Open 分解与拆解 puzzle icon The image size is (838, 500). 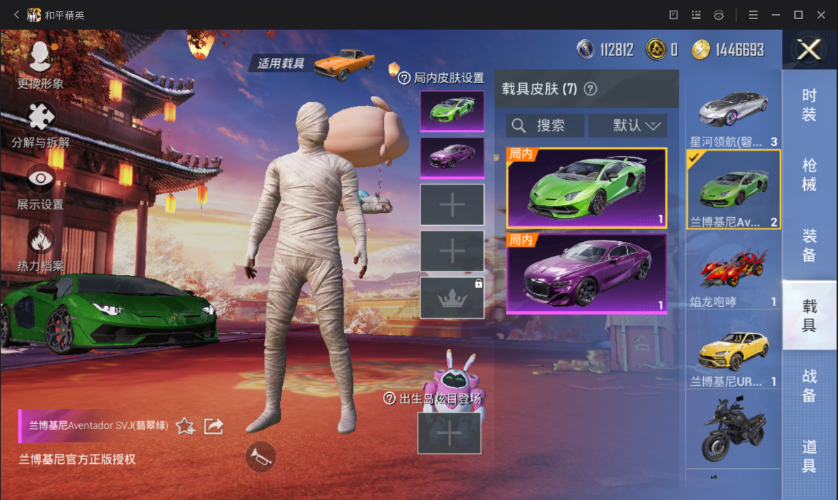pyautogui.click(x=41, y=125)
